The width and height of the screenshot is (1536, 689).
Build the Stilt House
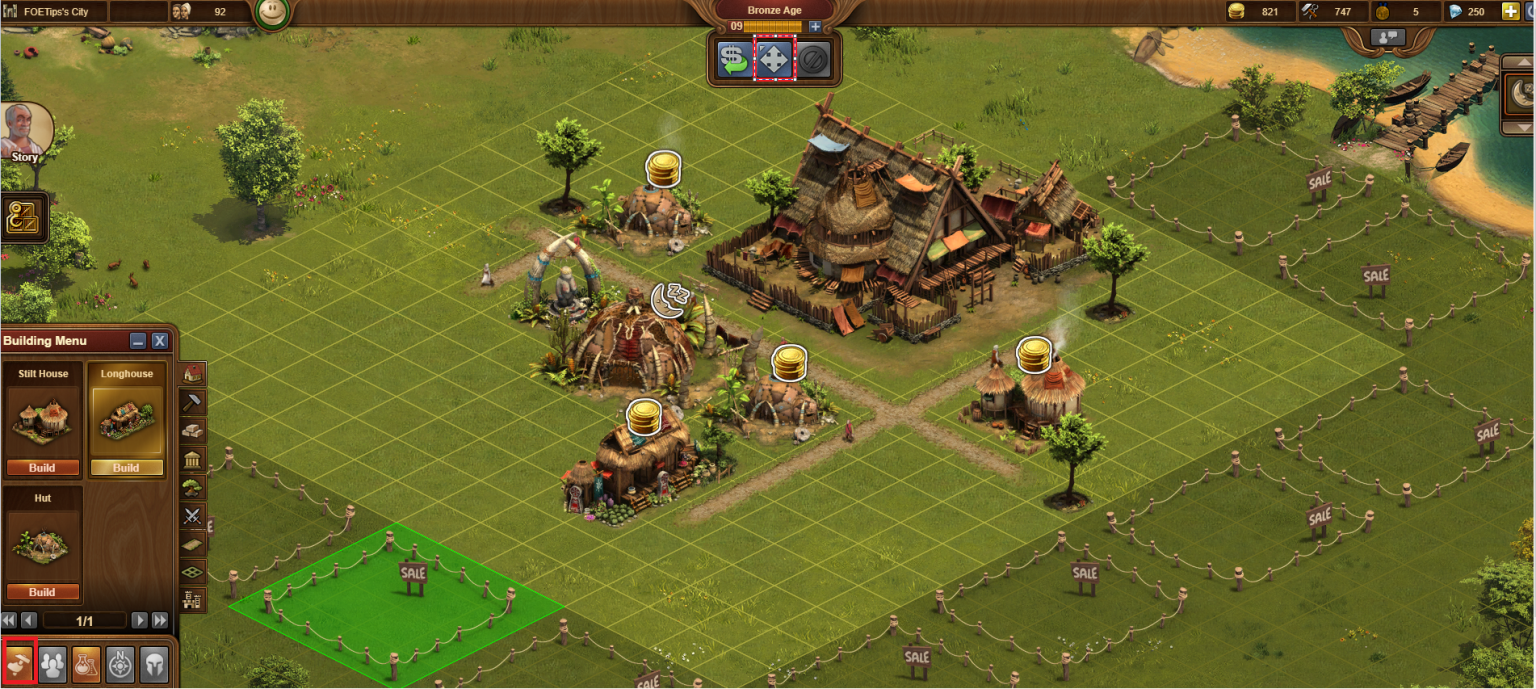coord(42,467)
